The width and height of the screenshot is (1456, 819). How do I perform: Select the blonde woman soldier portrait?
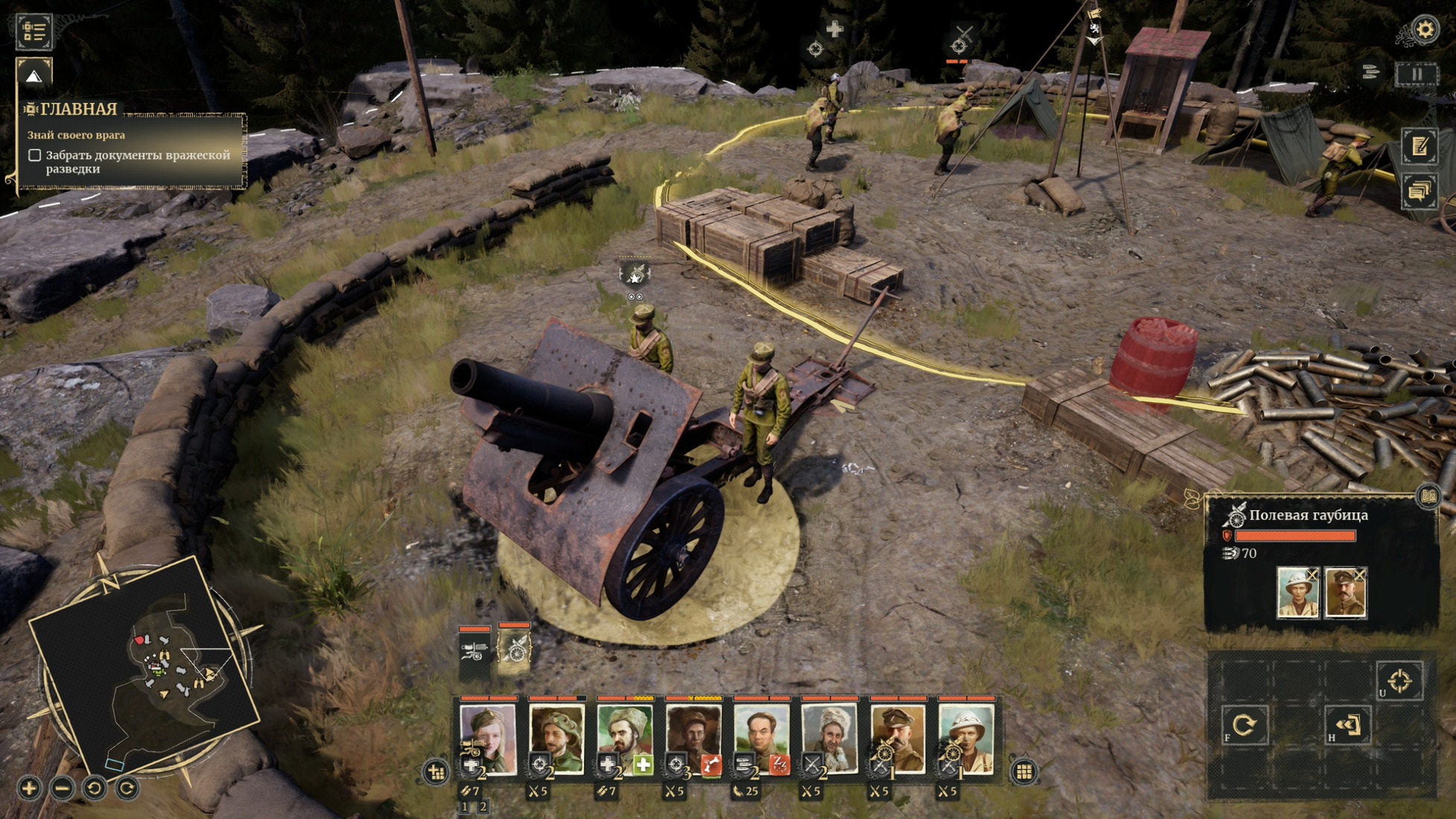click(488, 737)
